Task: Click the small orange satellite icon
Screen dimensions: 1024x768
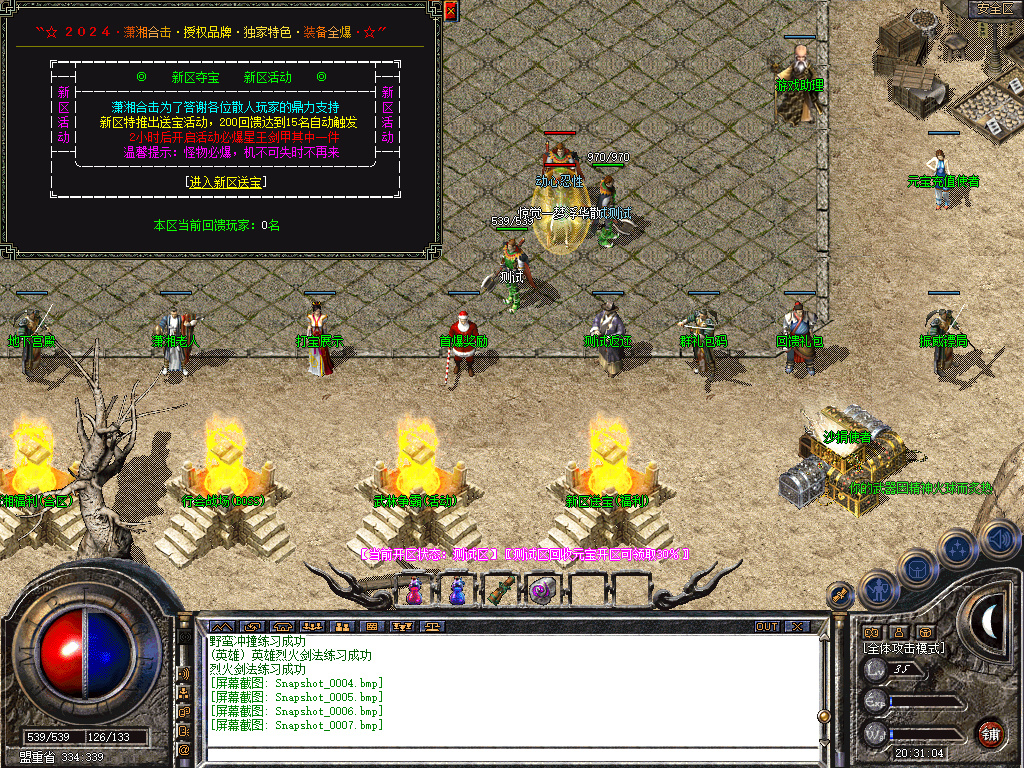Action: 840,596
